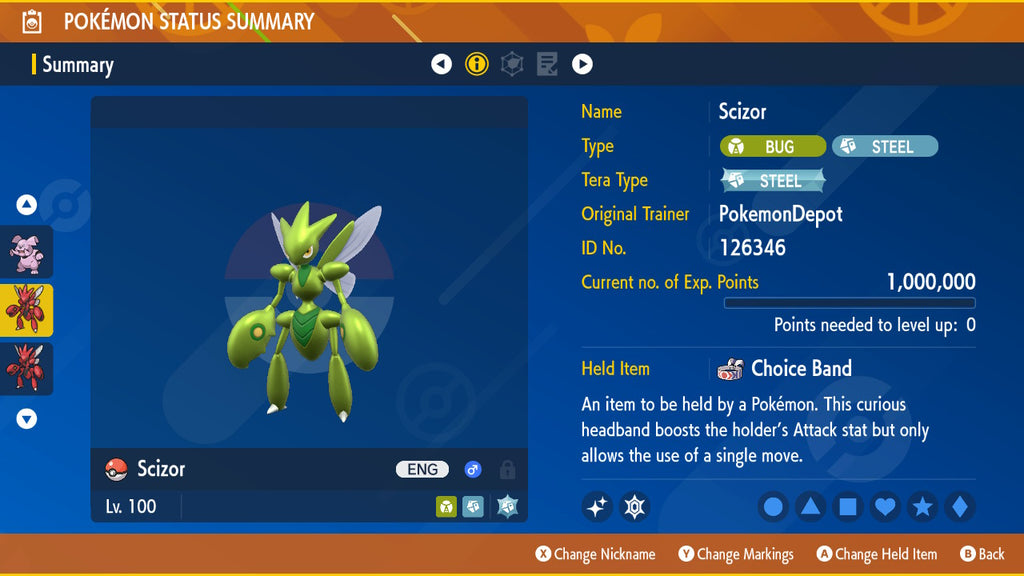The image size is (1024, 576).
Task: Choose the red Scizor thumbnail below
Action: tap(27, 368)
